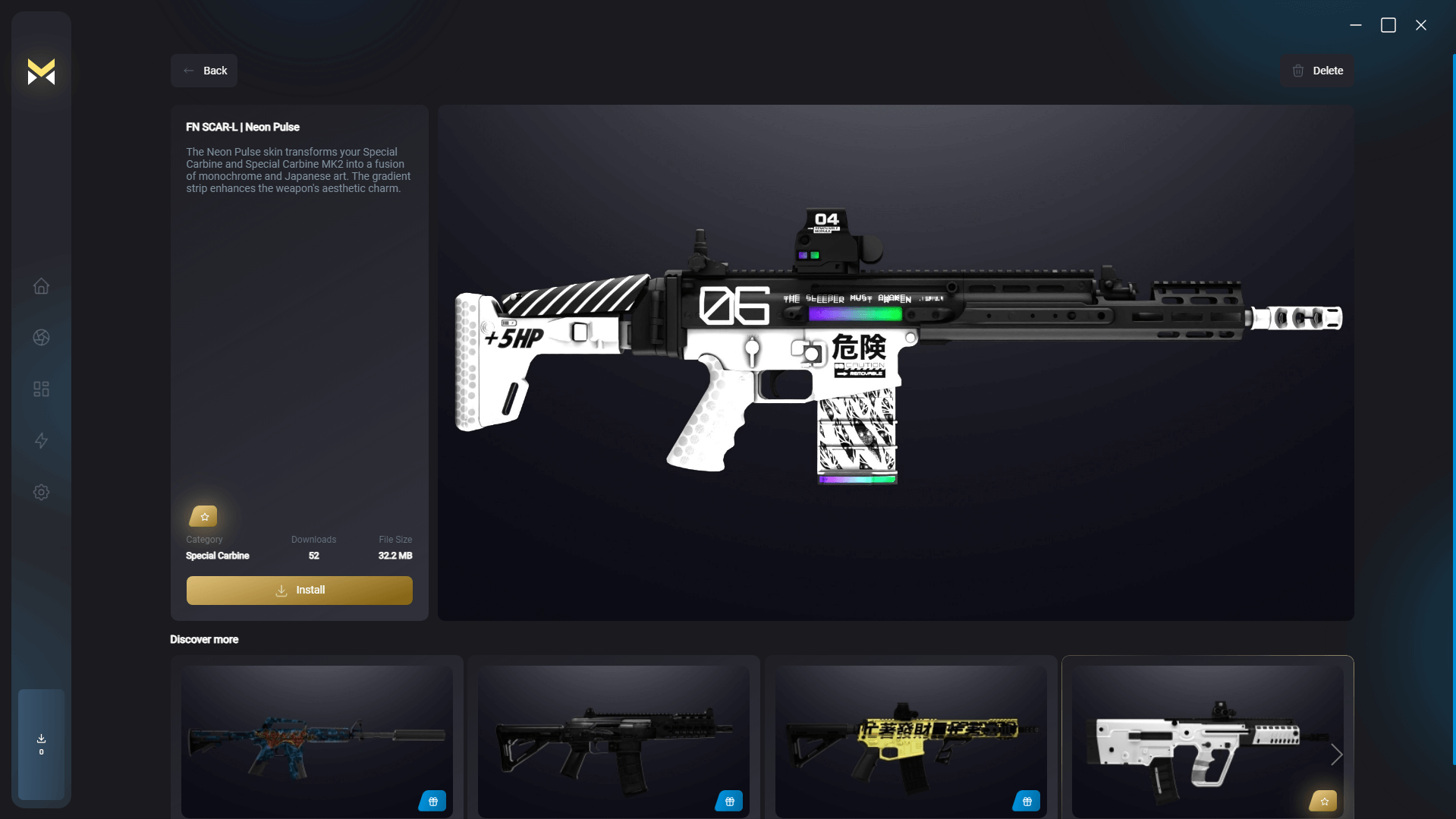Install the Neon Pulse skin
The height and width of the screenshot is (819, 1456).
click(300, 590)
